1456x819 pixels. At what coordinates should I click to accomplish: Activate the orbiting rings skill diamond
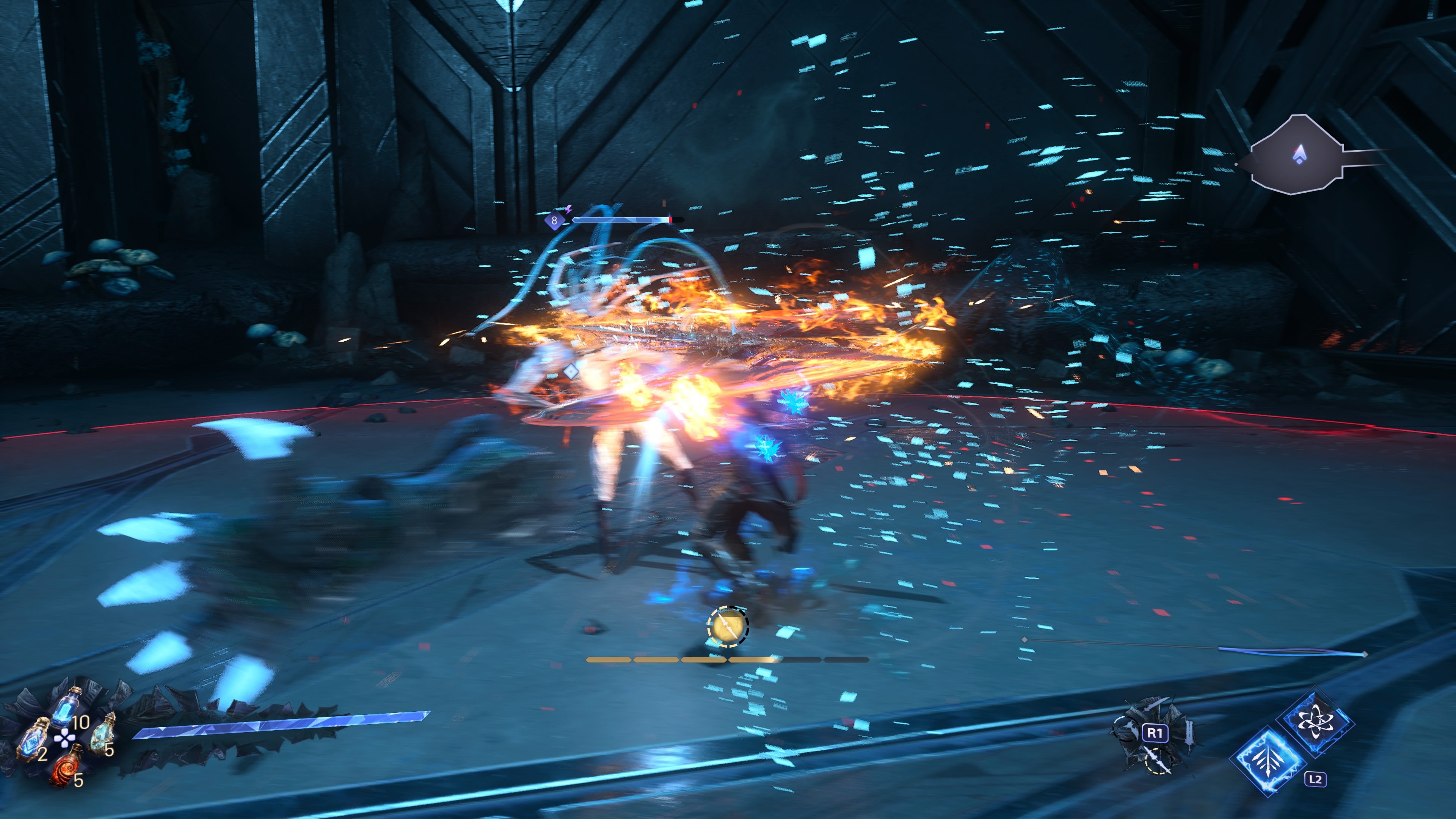click(1315, 721)
